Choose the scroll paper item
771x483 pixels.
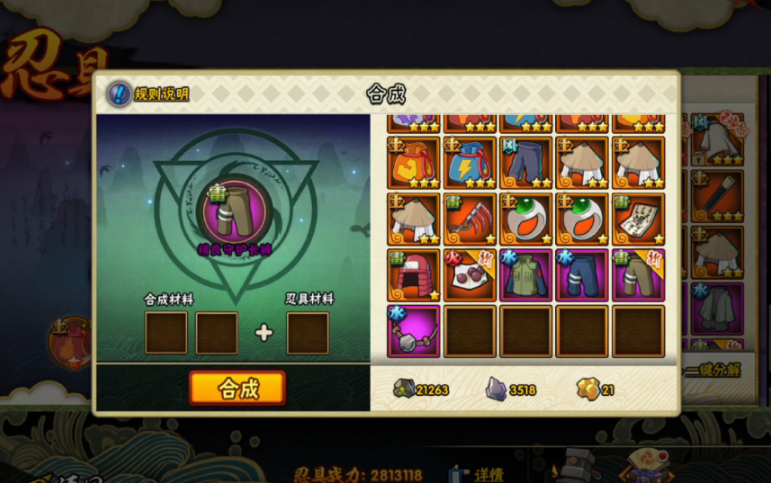638,218
